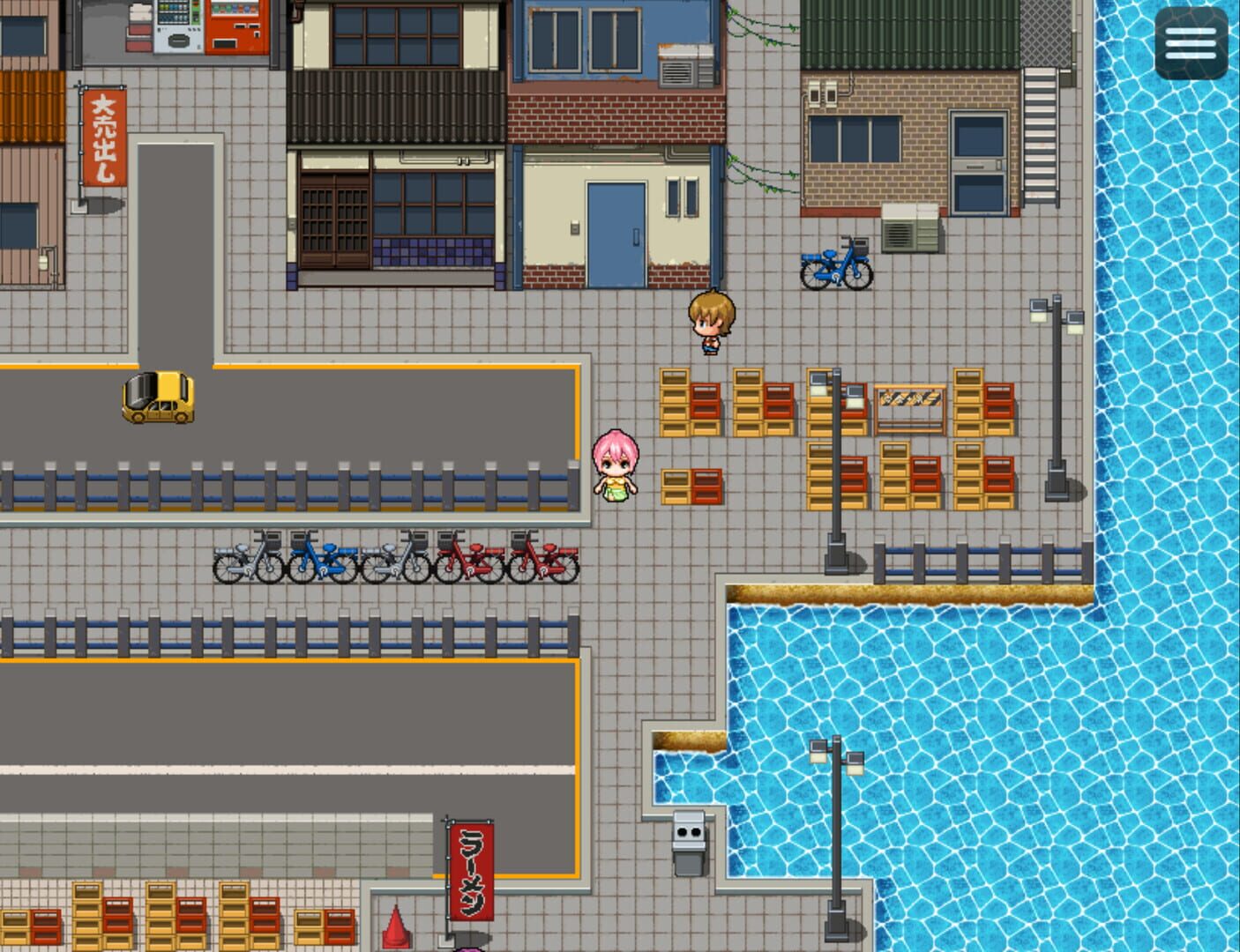
Task: Select the yellow car on the road
Action: [159, 397]
